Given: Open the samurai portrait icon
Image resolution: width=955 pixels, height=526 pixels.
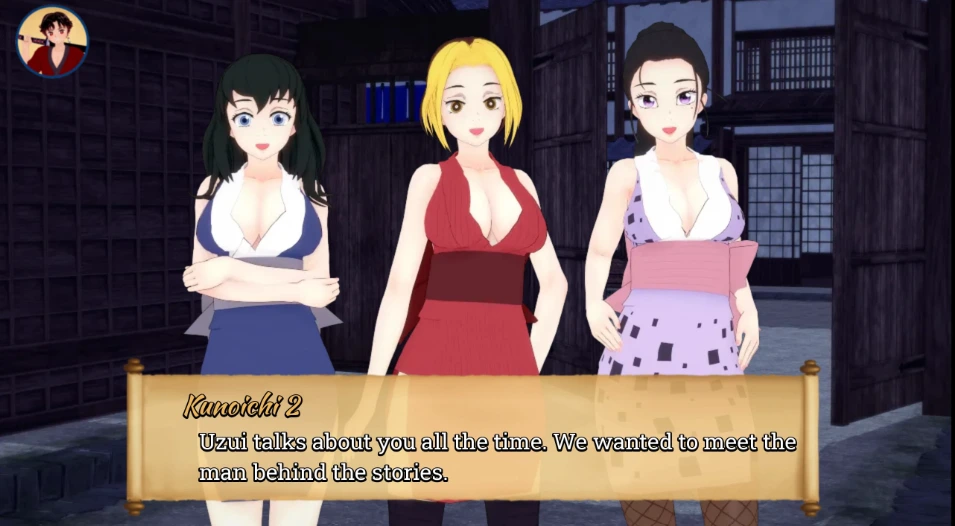Looking at the screenshot, I should click(x=52, y=42).
